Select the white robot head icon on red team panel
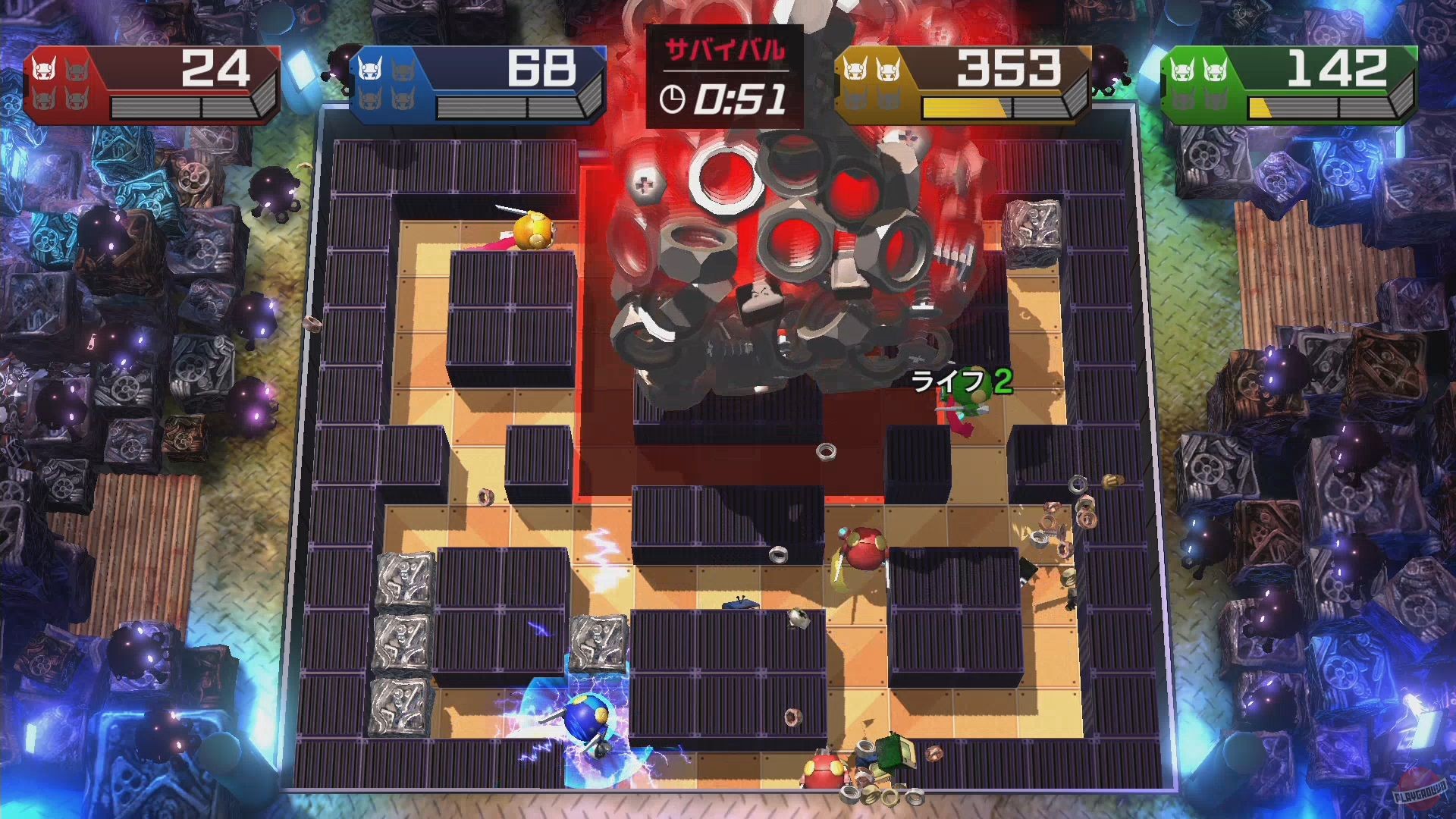The image size is (1456, 819). (43, 68)
